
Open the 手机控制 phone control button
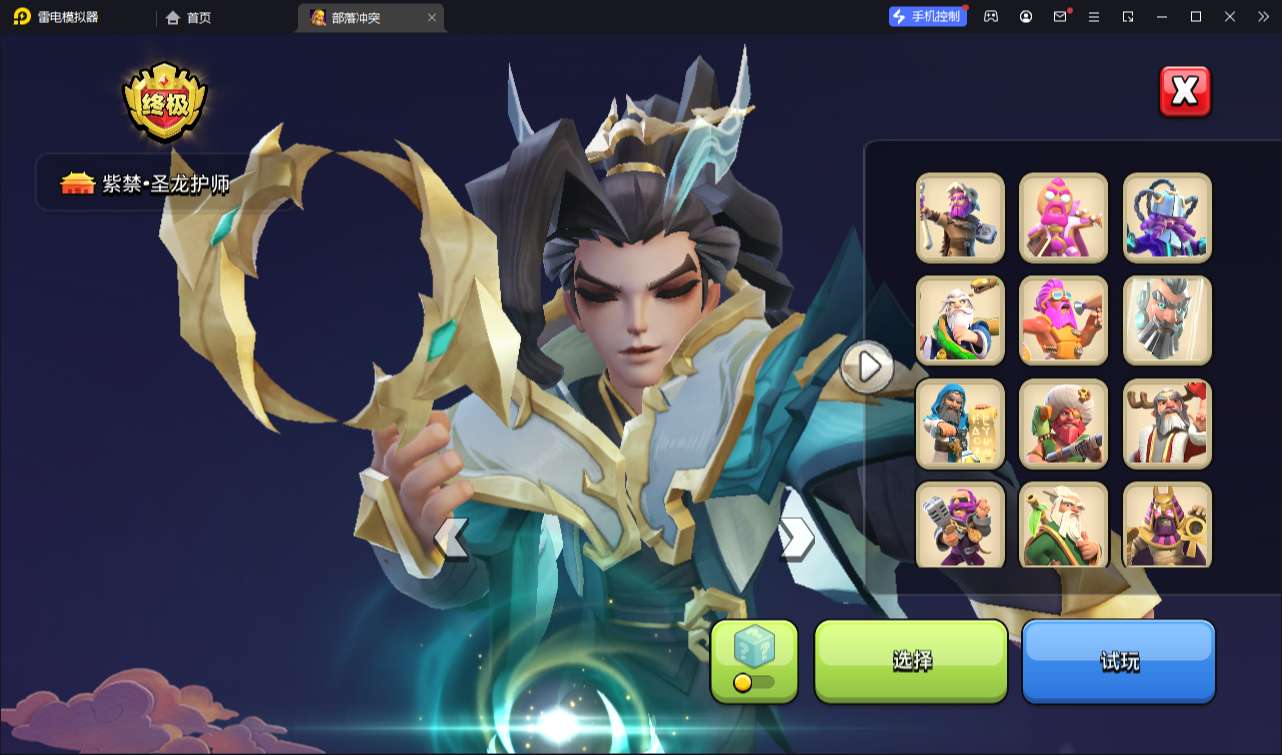click(x=928, y=17)
